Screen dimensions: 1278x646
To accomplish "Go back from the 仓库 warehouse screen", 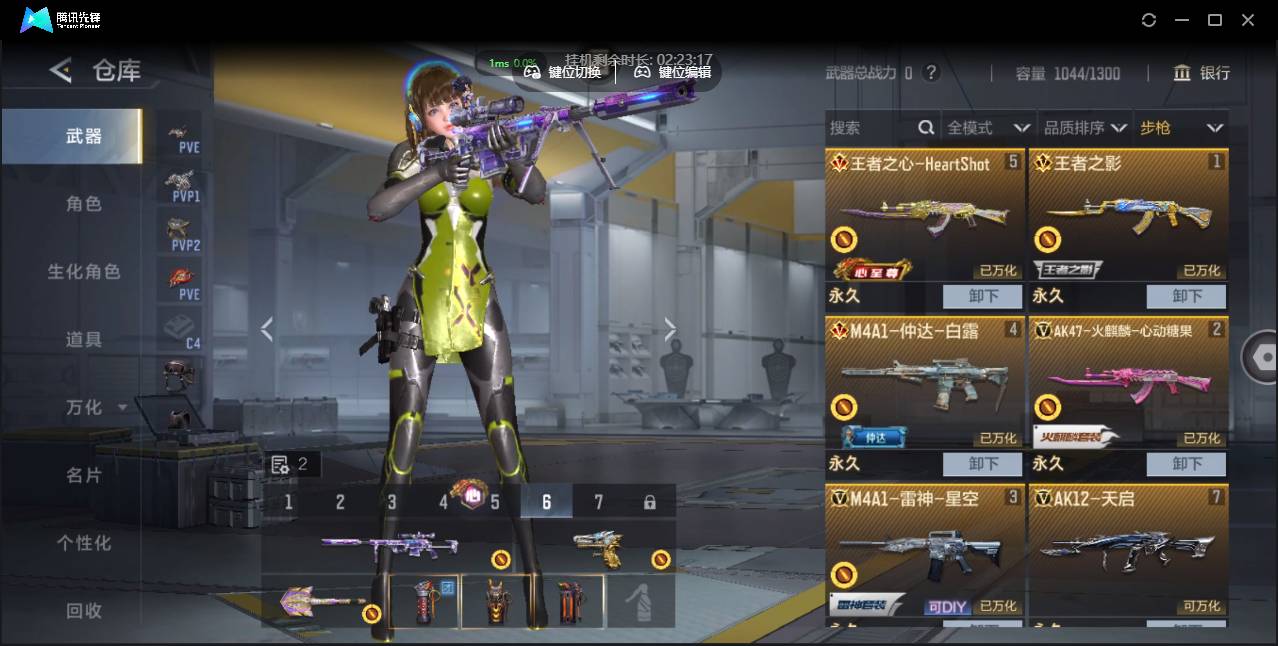I will (x=61, y=70).
